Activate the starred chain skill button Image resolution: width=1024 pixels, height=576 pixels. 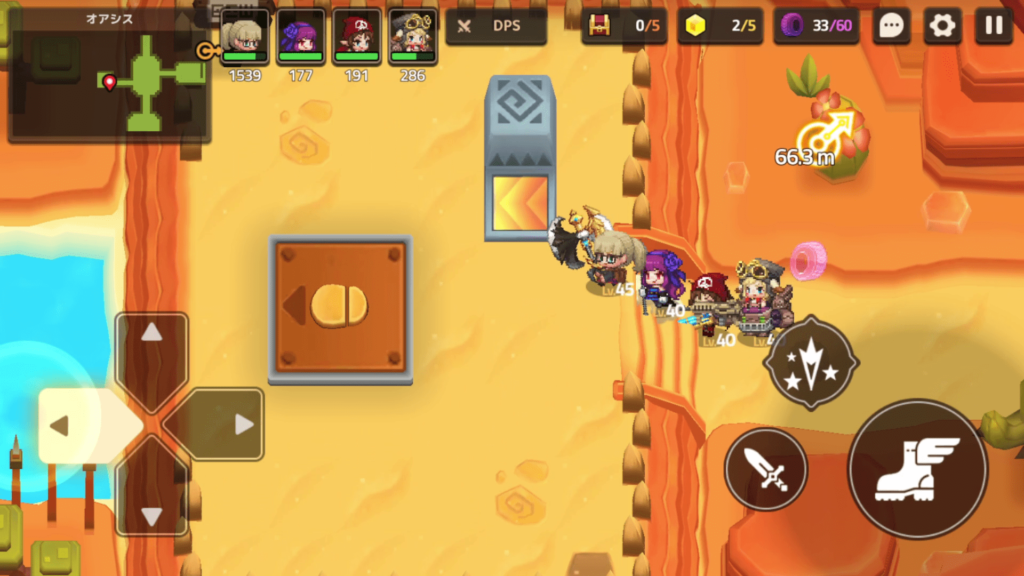tap(810, 363)
